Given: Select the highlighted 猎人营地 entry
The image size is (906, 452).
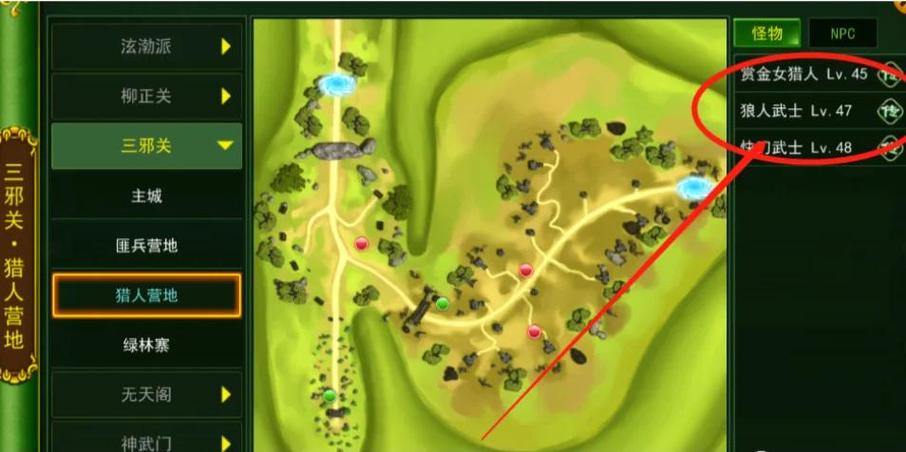Looking at the screenshot, I should 147,295.
